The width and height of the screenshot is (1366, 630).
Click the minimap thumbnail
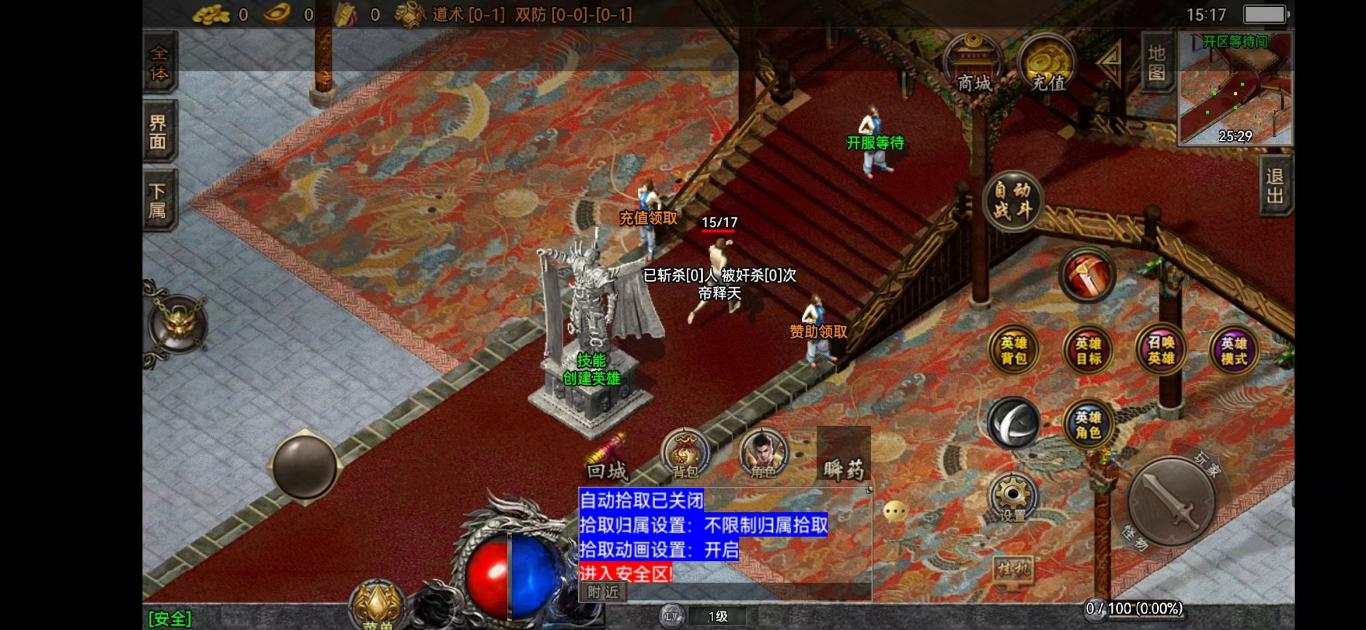click(x=1235, y=88)
